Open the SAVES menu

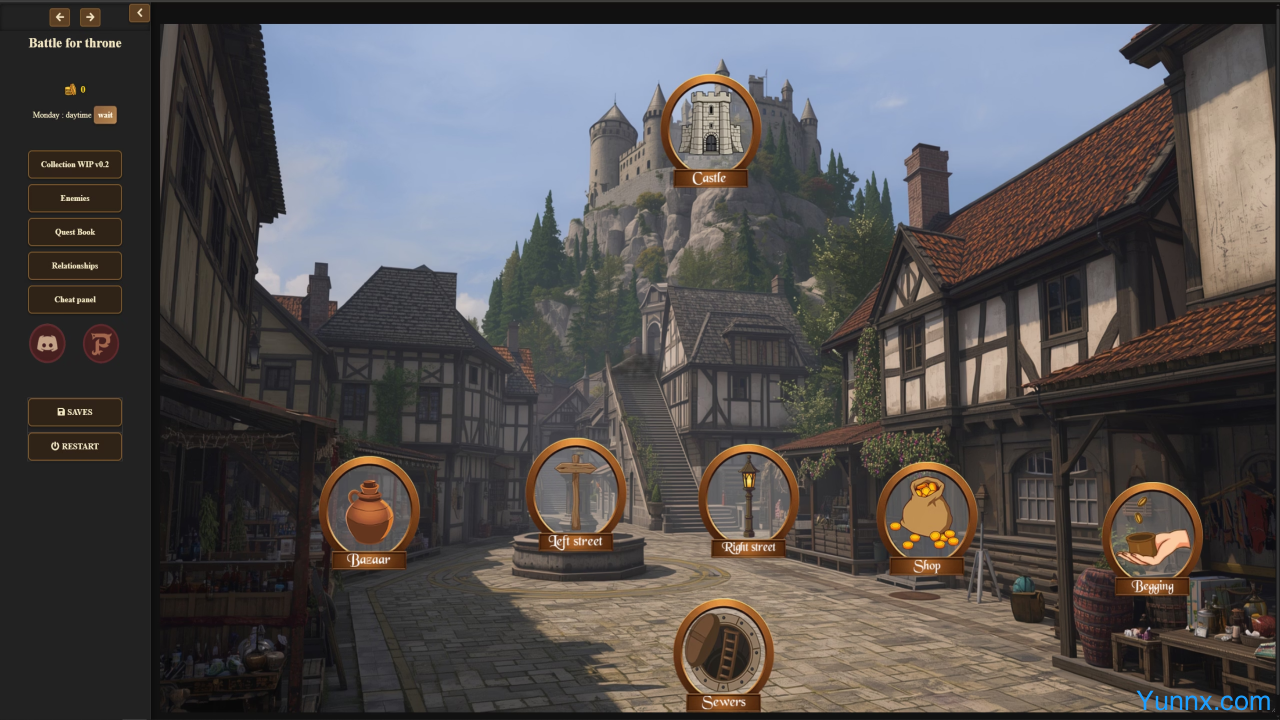[x=75, y=412]
